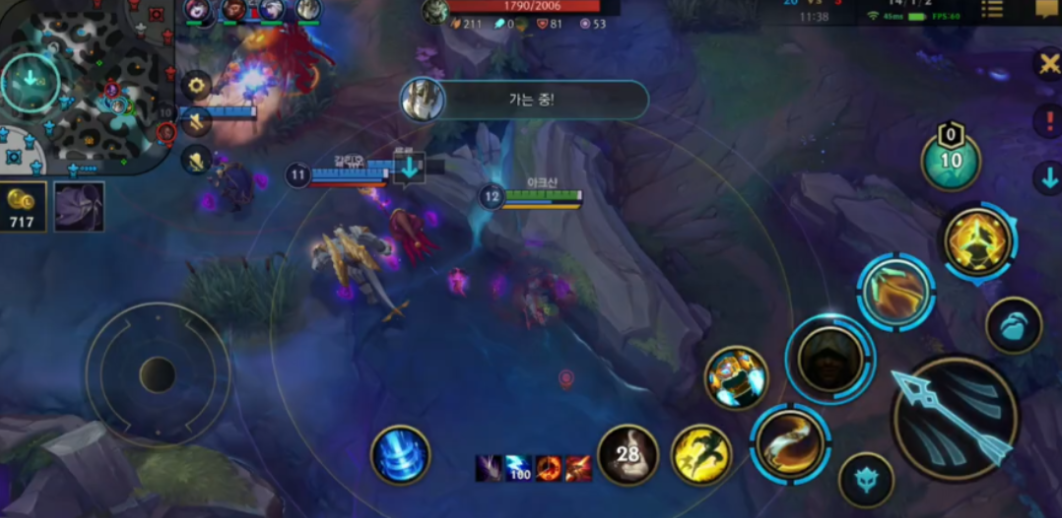Activate the golden ultimate ability

(x=980, y=241)
